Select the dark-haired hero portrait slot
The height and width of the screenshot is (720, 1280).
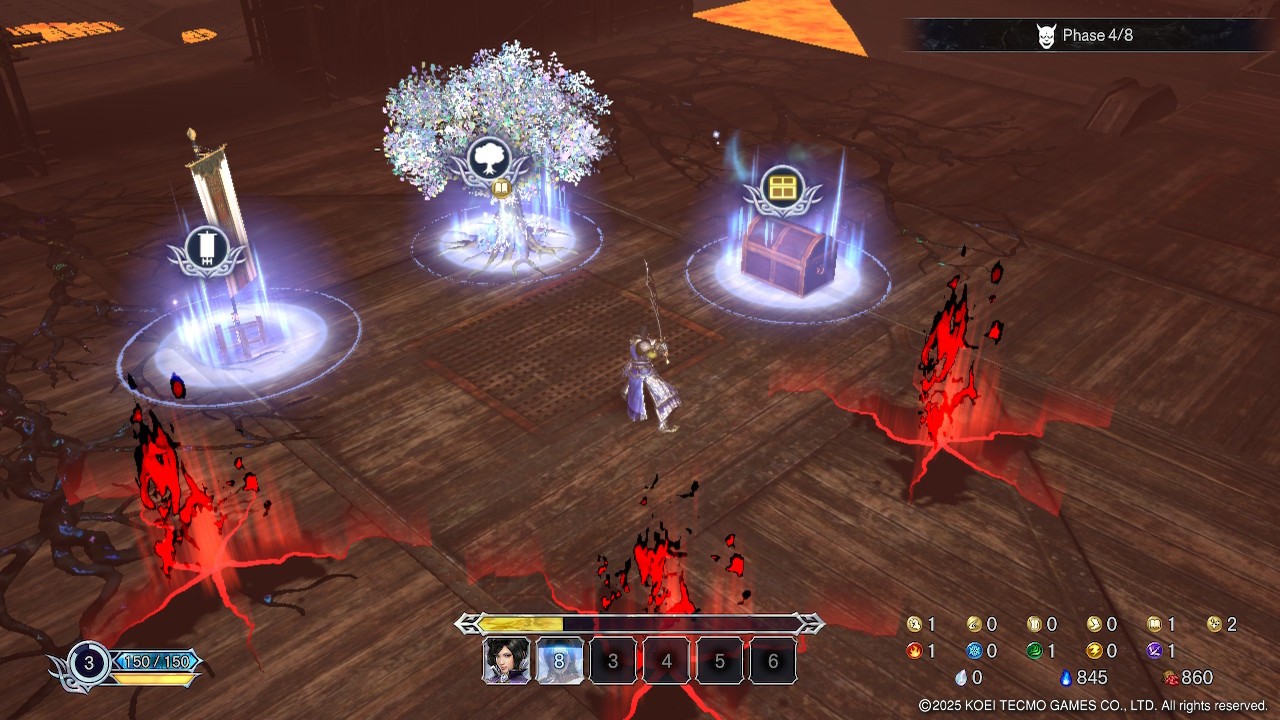[507, 661]
